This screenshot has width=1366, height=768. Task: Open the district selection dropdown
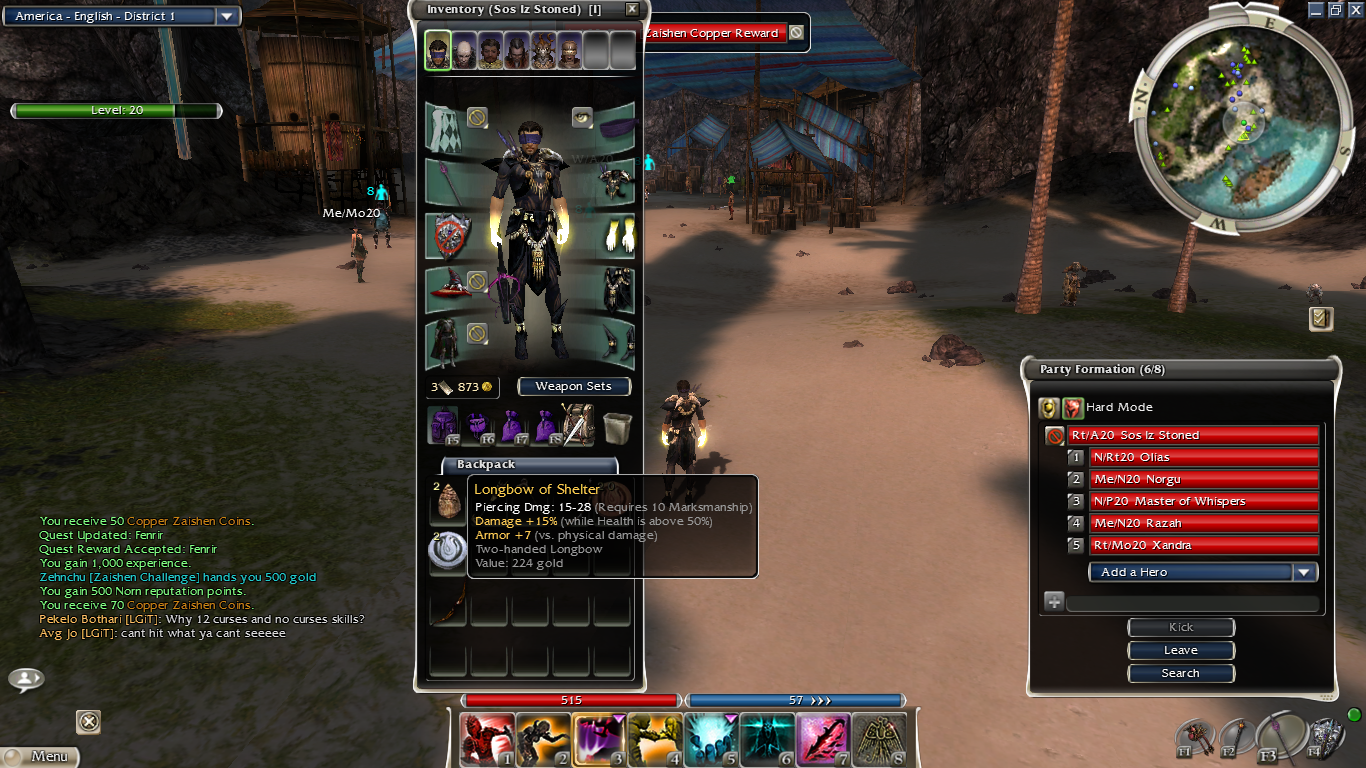point(226,16)
